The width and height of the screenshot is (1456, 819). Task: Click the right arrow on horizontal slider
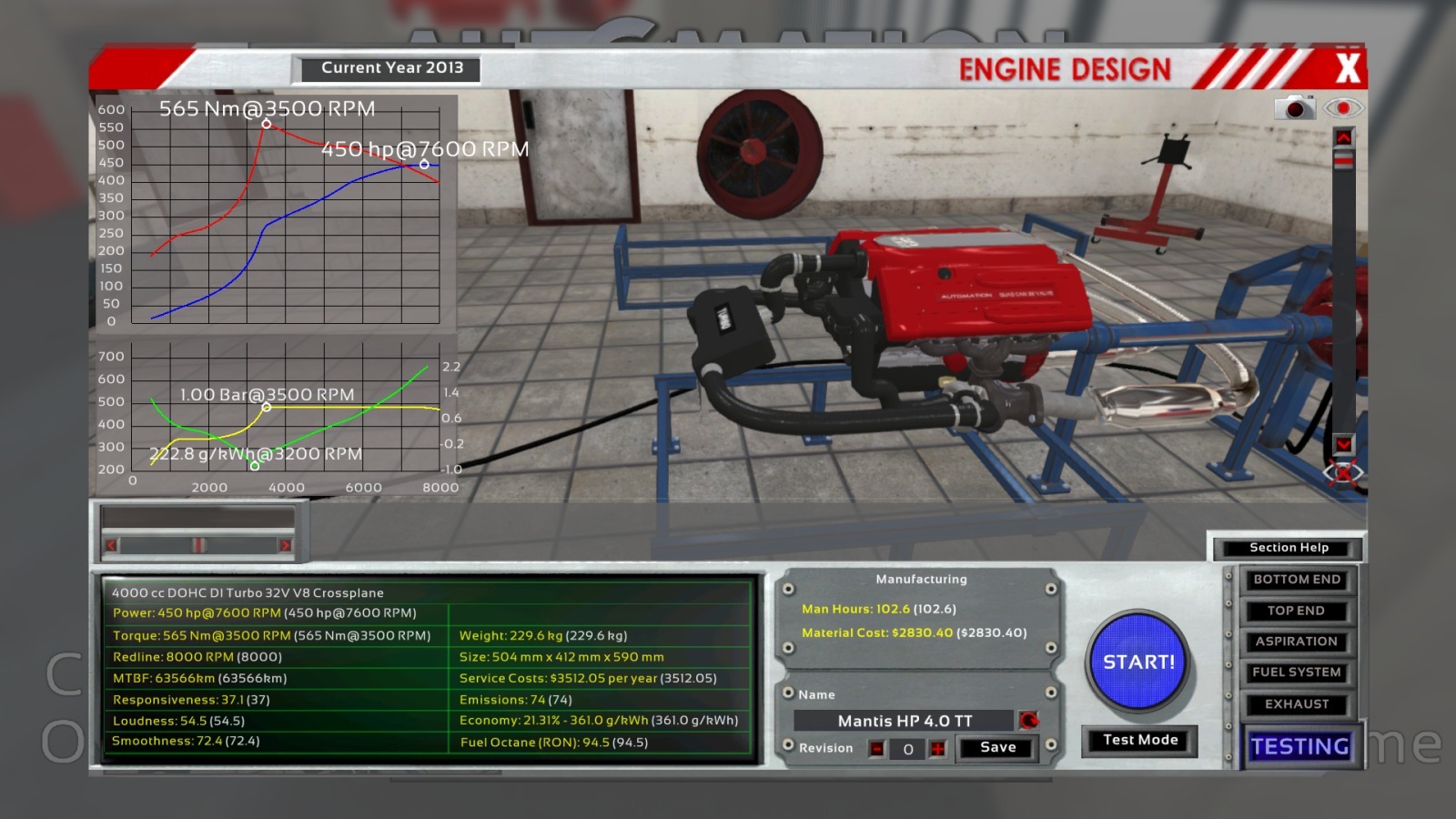point(285,545)
